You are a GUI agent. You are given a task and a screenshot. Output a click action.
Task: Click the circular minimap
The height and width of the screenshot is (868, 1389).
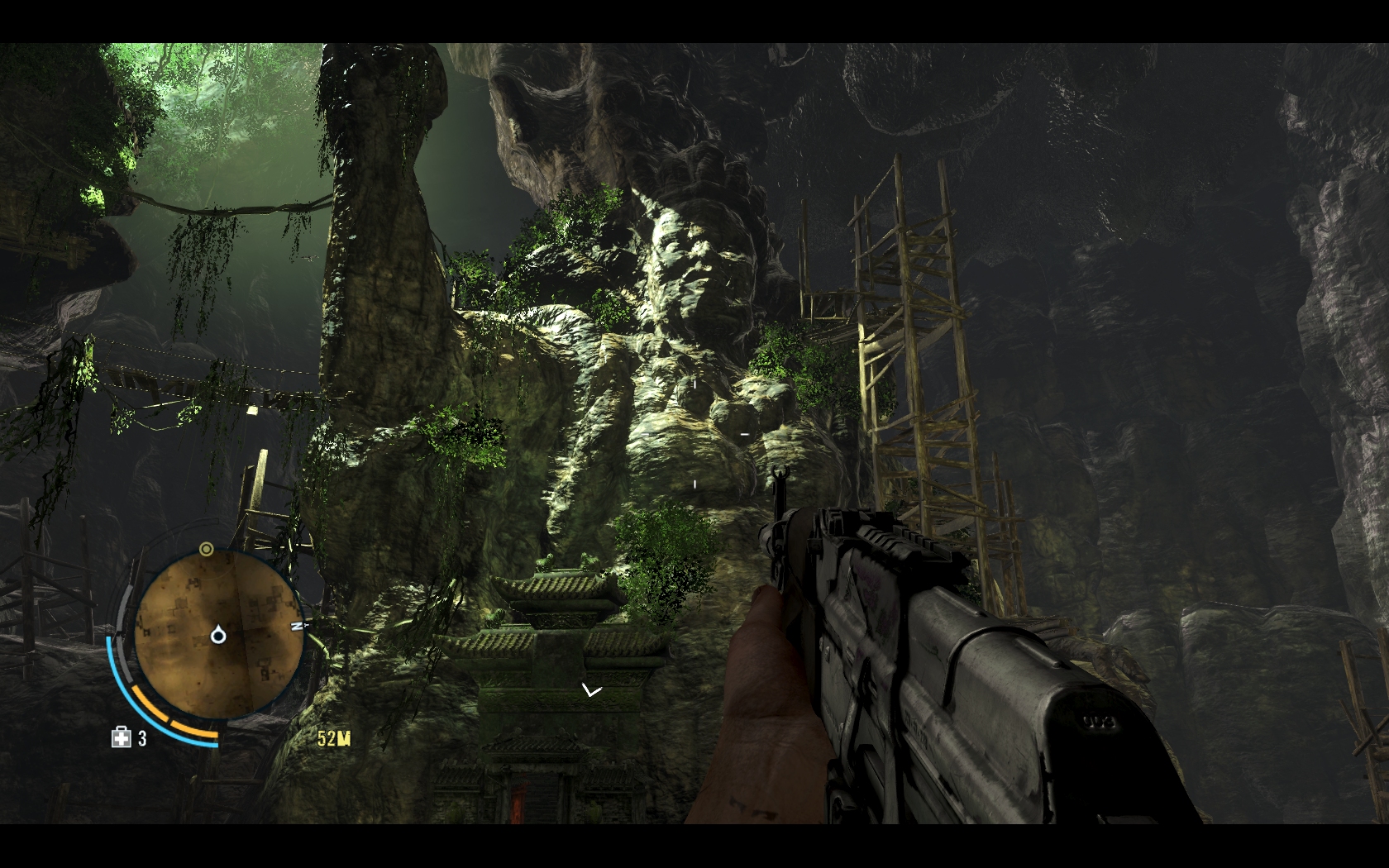218,634
